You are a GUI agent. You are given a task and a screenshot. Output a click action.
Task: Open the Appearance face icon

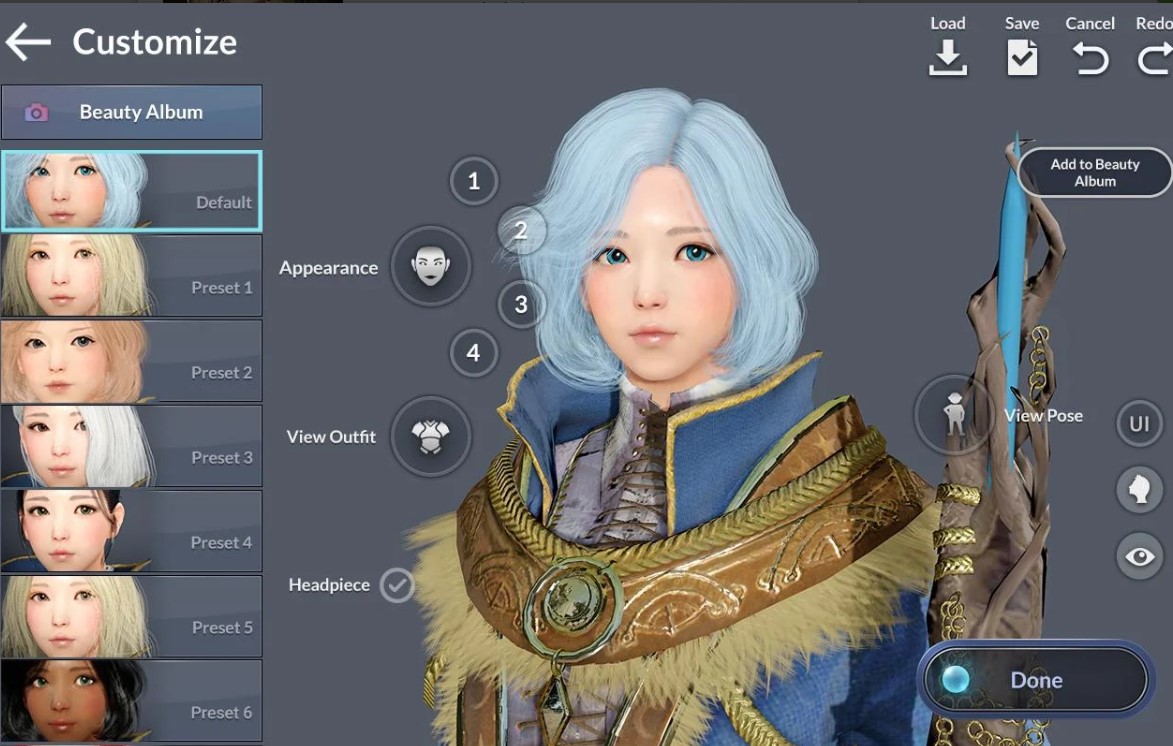(x=430, y=267)
